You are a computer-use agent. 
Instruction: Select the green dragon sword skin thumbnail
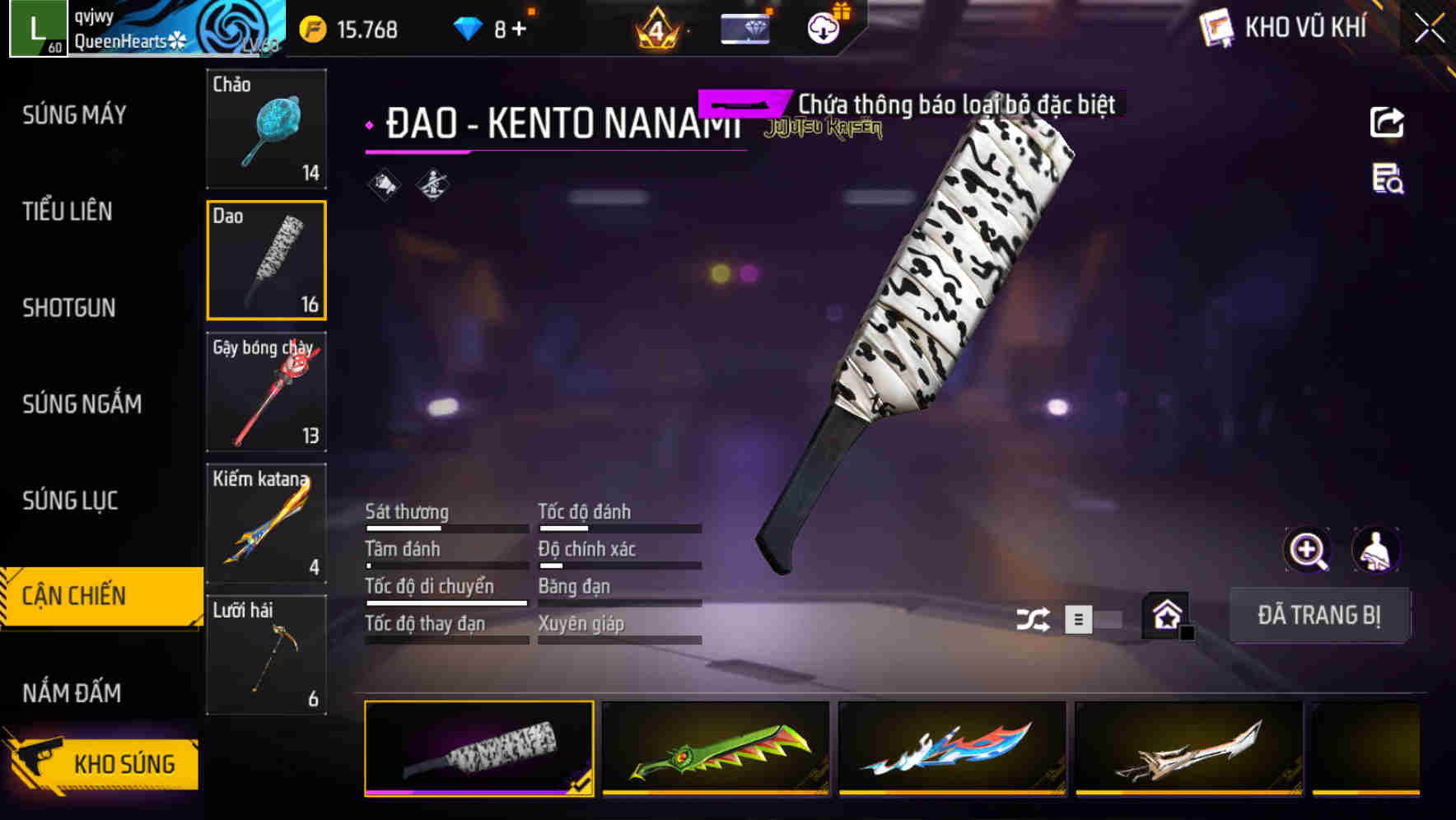tap(716, 750)
